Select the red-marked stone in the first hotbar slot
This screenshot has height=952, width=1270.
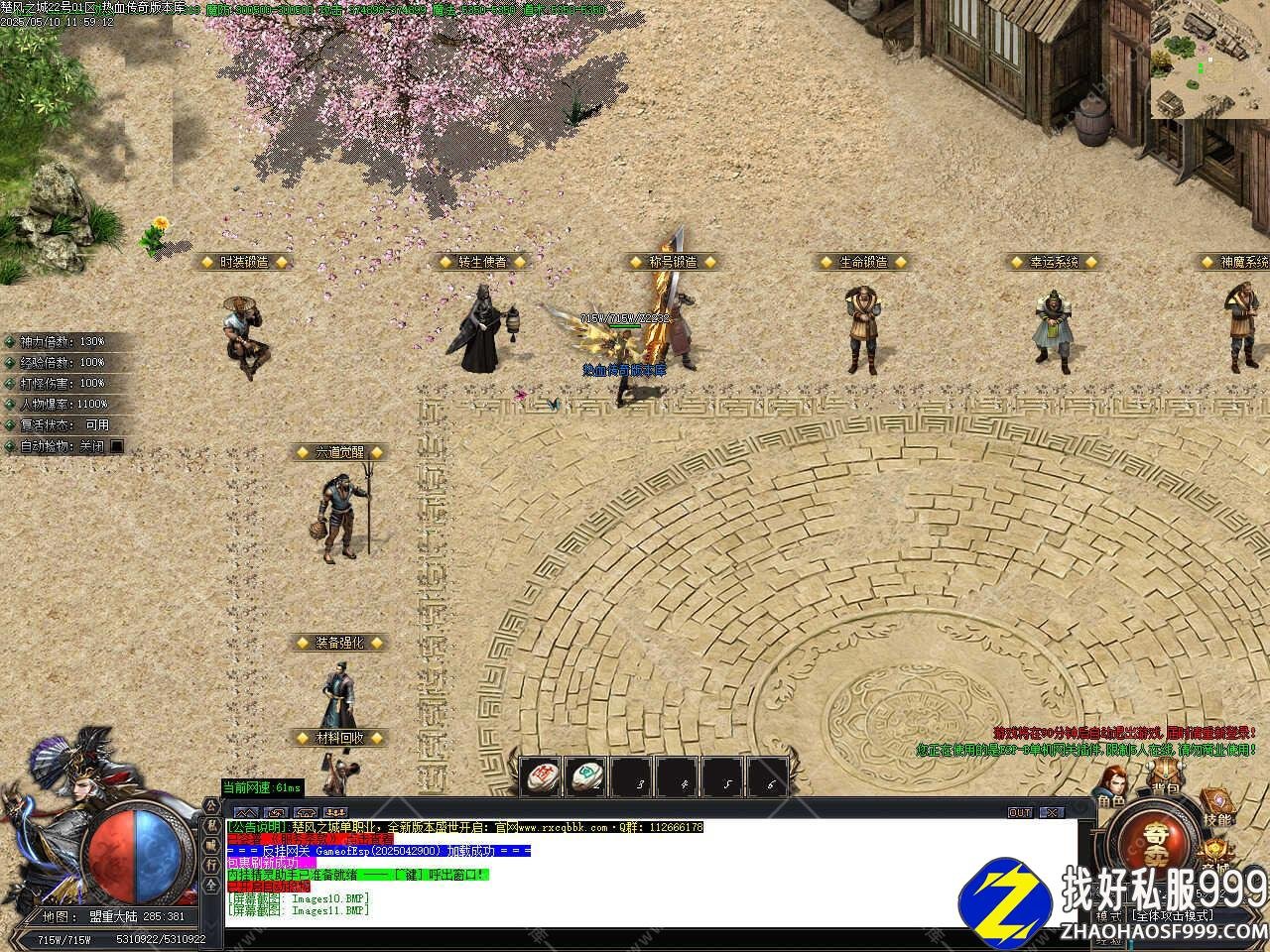click(542, 777)
